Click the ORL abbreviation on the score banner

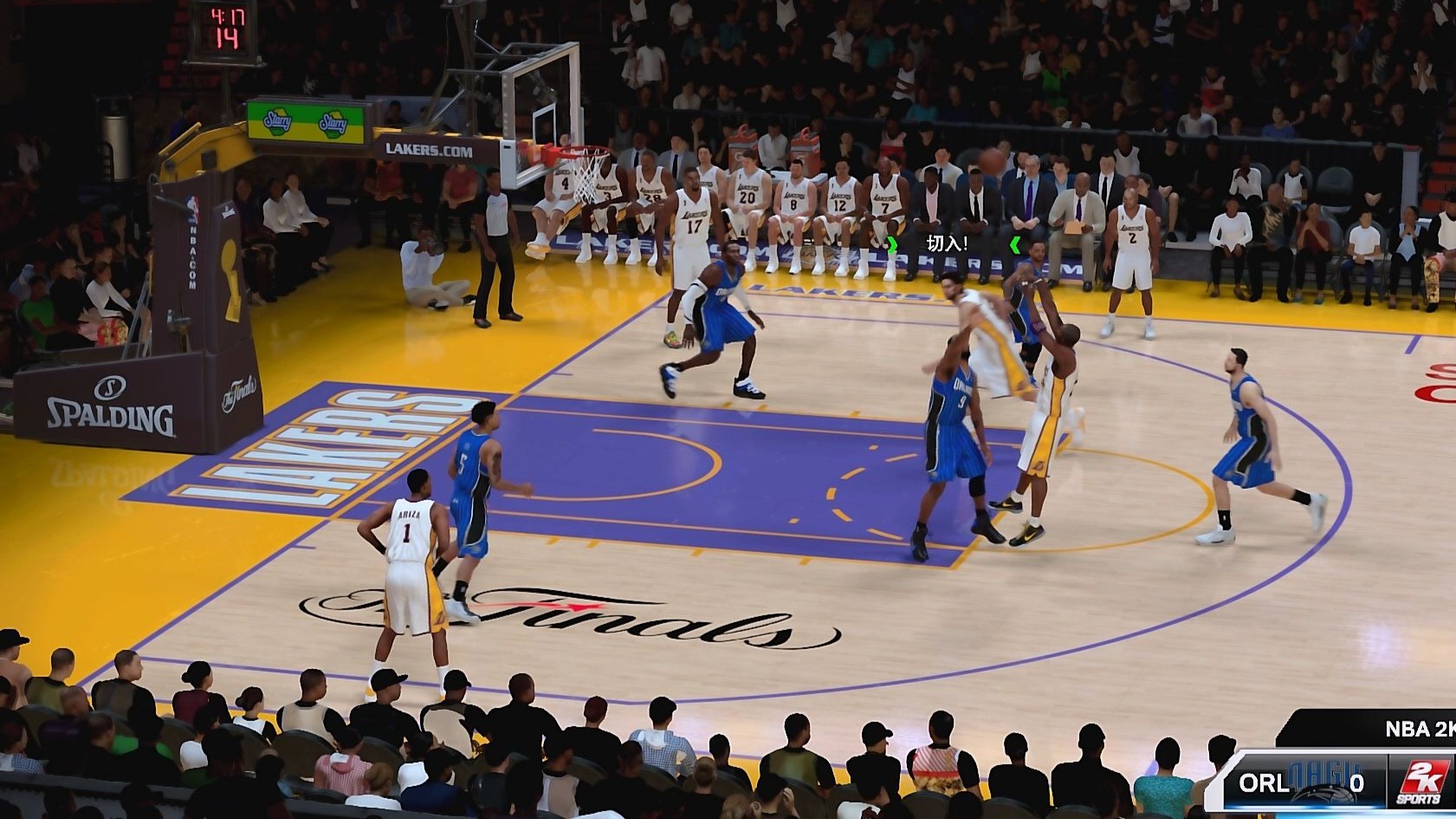[1265, 780]
